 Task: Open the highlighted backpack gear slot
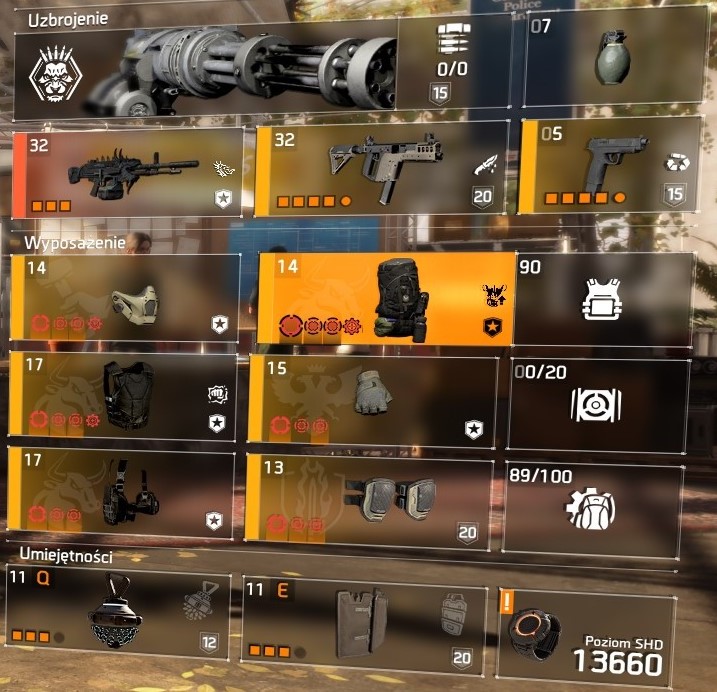[x=387, y=298]
